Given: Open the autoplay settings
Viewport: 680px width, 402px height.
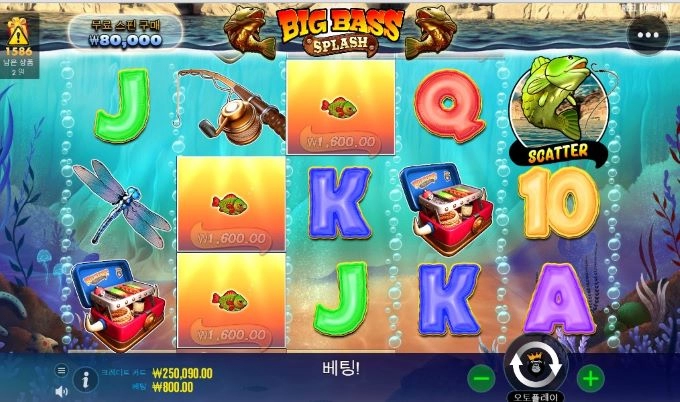Looking at the screenshot, I should pyautogui.click(x=535, y=396).
